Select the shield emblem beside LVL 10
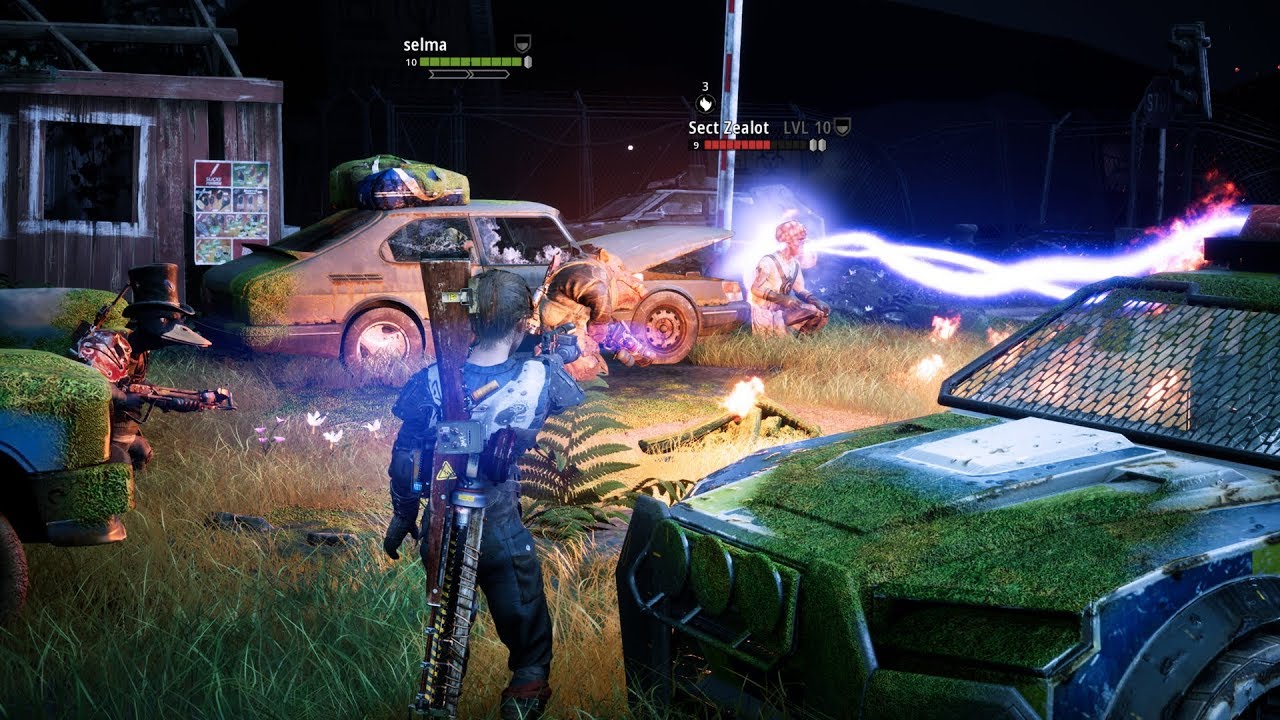This screenshot has height=720, width=1280. click(x=842, y=127)
